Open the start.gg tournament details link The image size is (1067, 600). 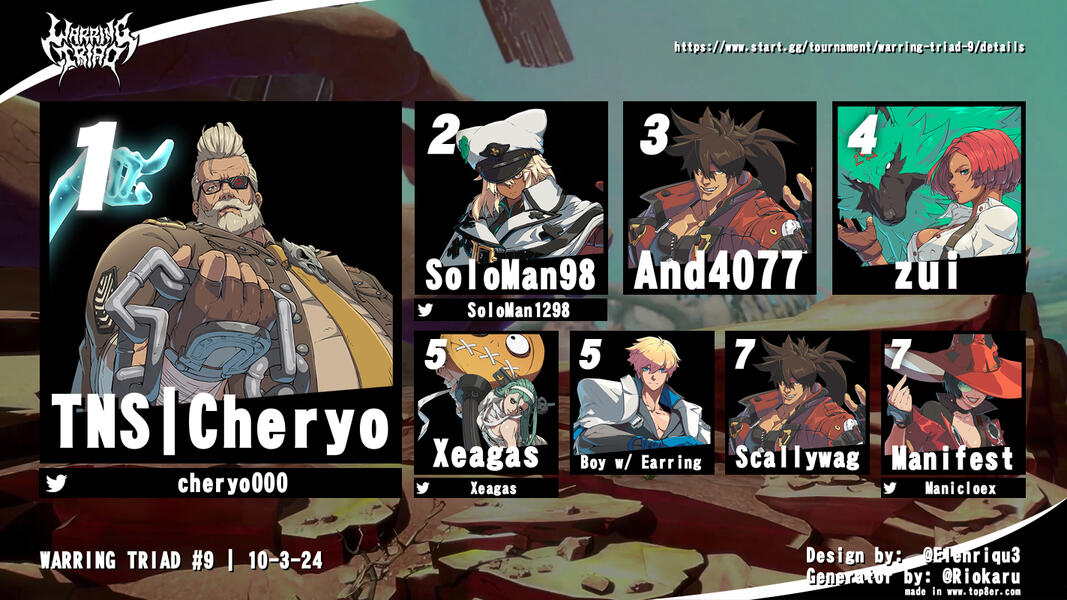849,47
